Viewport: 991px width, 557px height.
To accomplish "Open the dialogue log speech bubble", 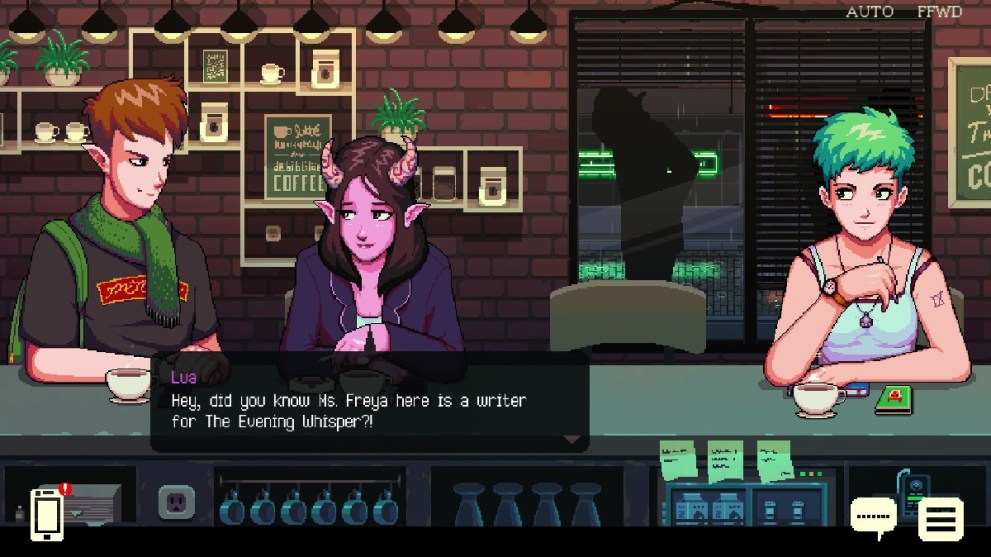I will pyautogui.click(x=873, y=518).
